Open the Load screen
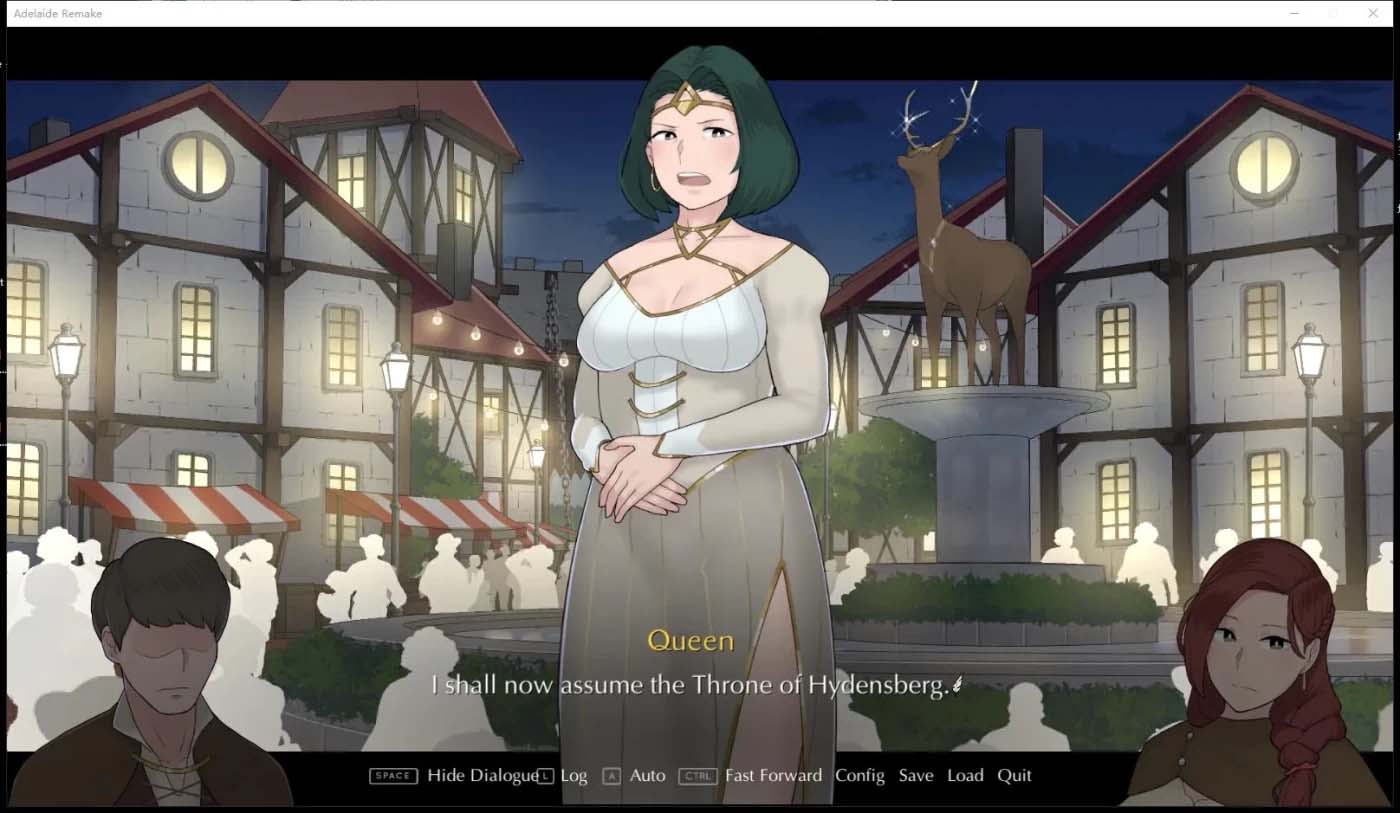This screenshot has height=813, width=1400. [965, 776]
